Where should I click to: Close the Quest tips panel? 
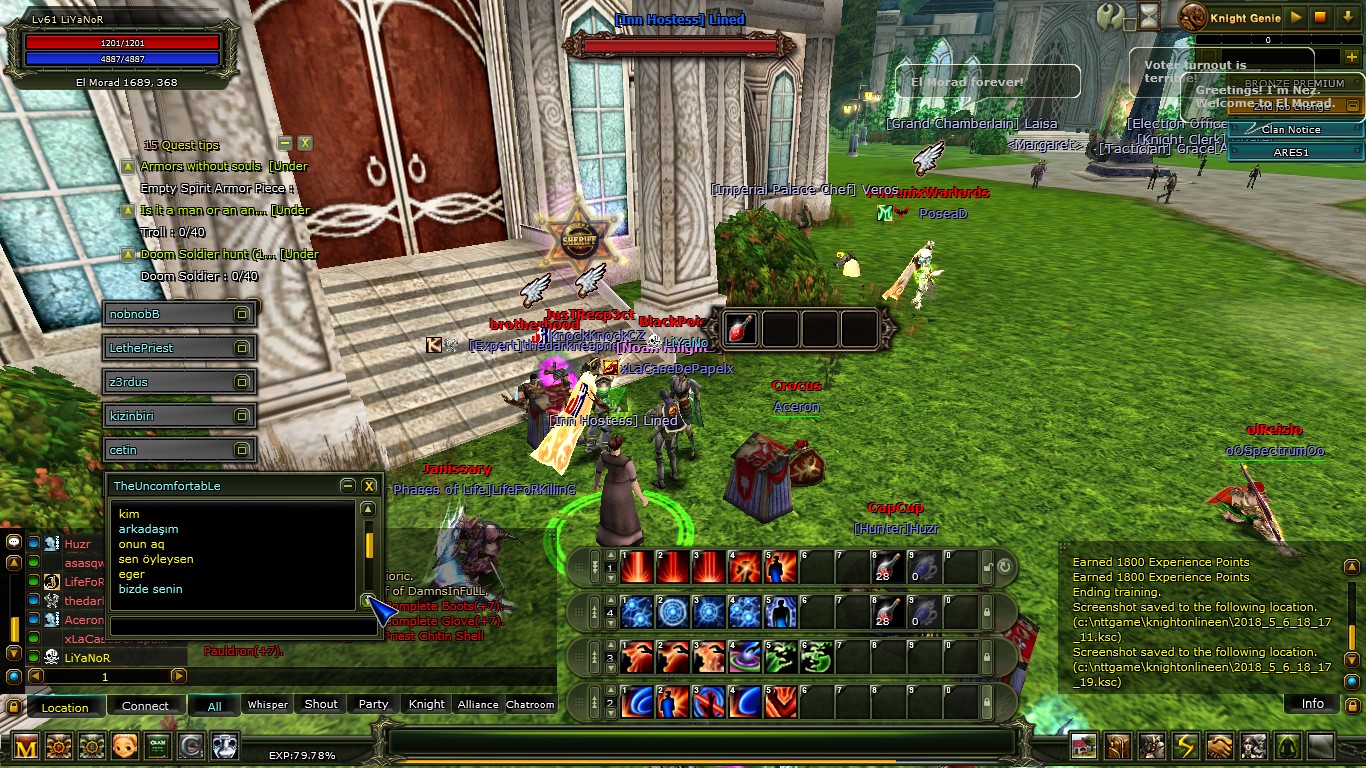pos(305,144)
